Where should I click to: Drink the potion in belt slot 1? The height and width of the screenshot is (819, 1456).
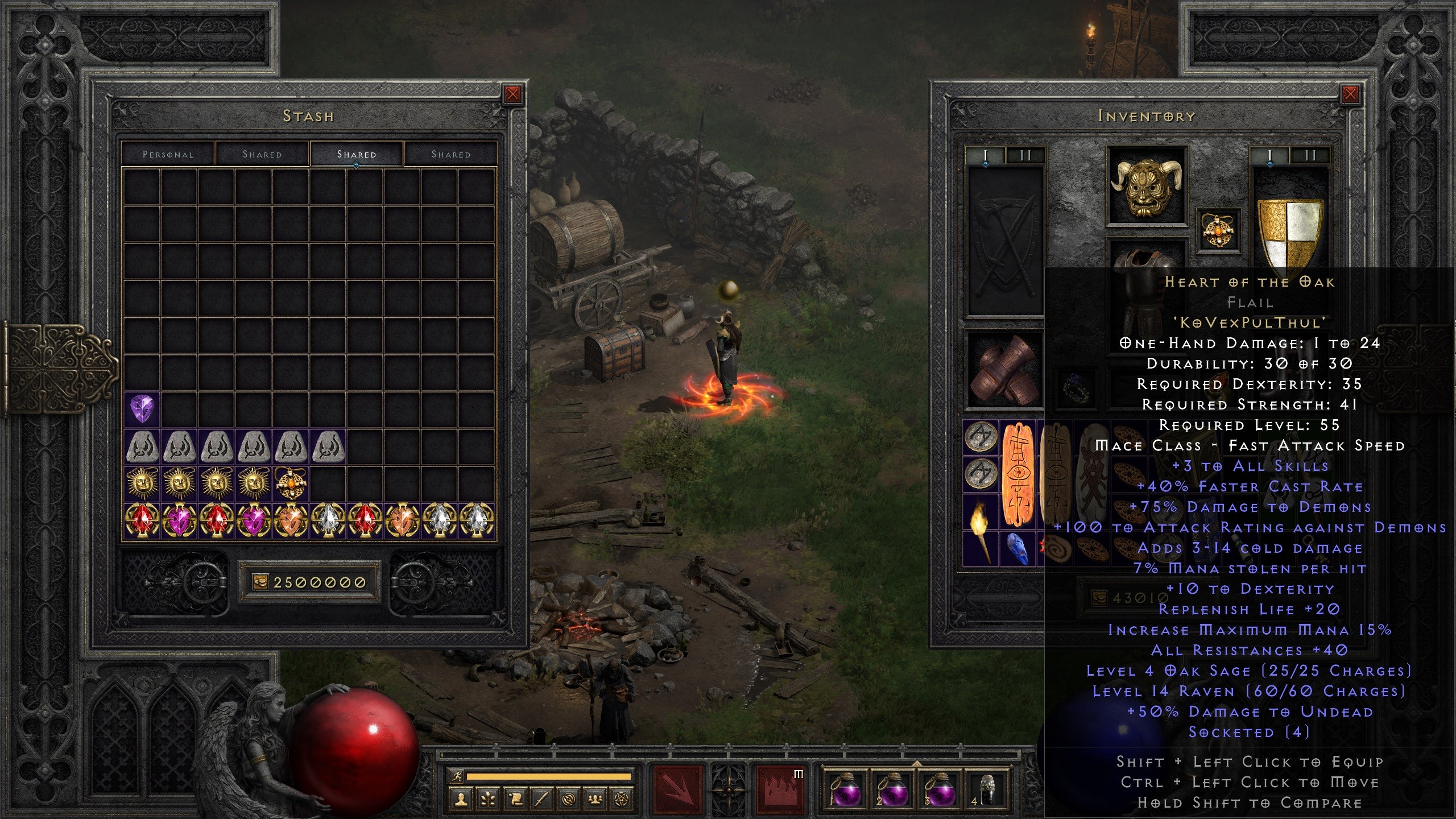click(846, 791)
